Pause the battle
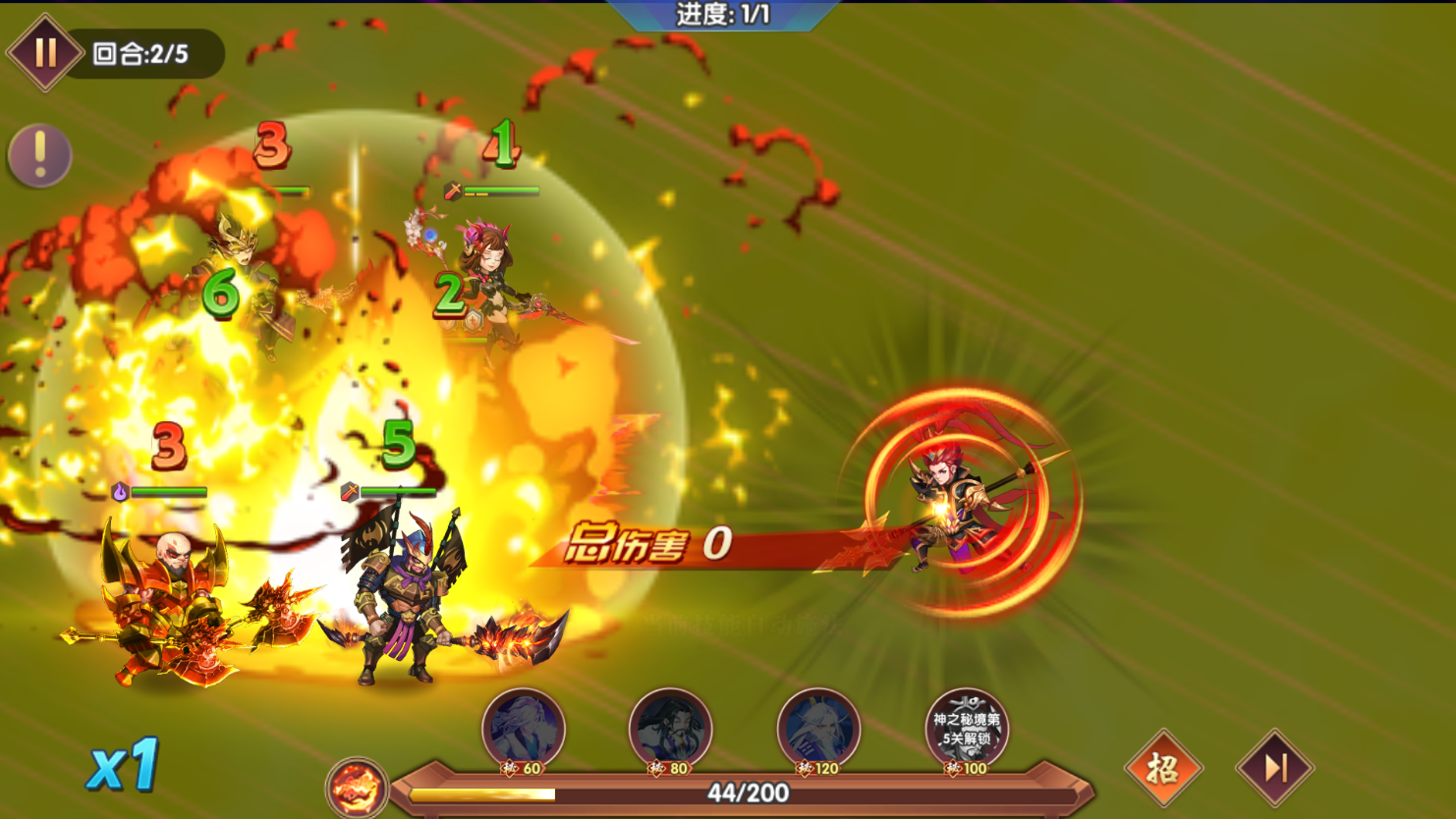 coord(44,52)
